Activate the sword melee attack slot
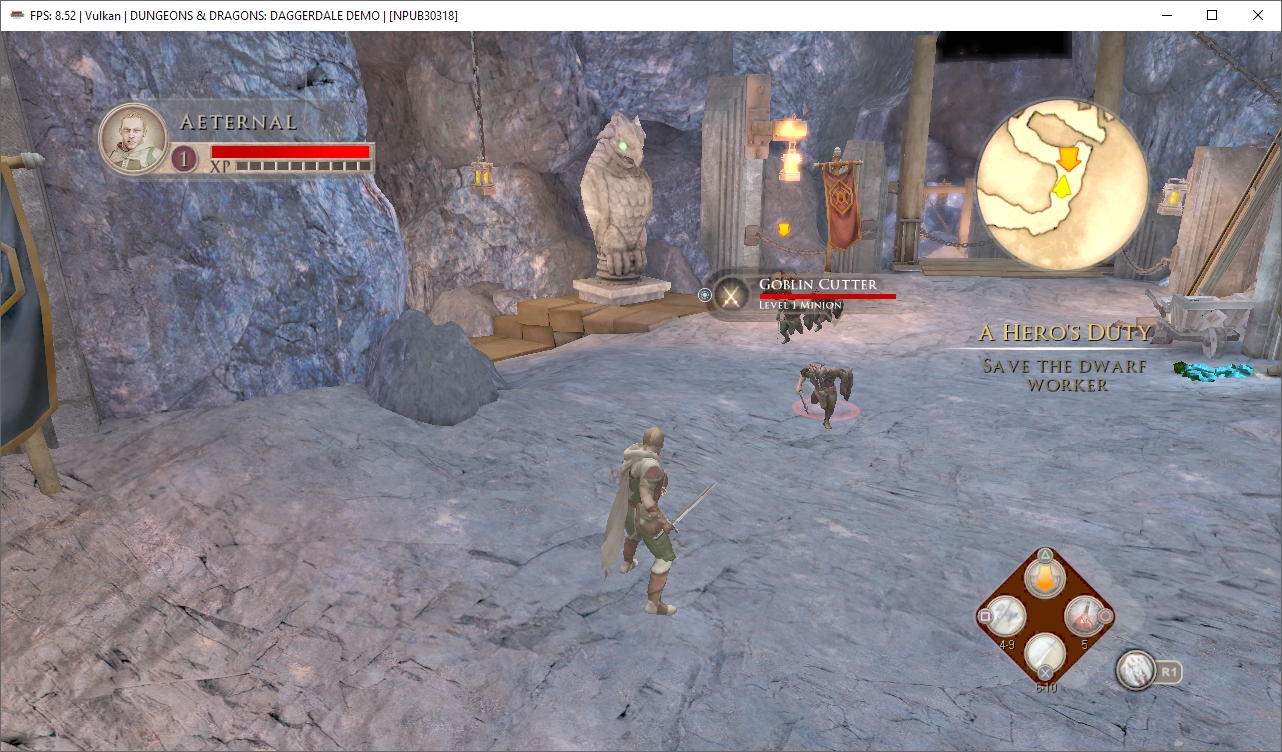Viewport: 1282px width, 752px height. [1044, 654]
